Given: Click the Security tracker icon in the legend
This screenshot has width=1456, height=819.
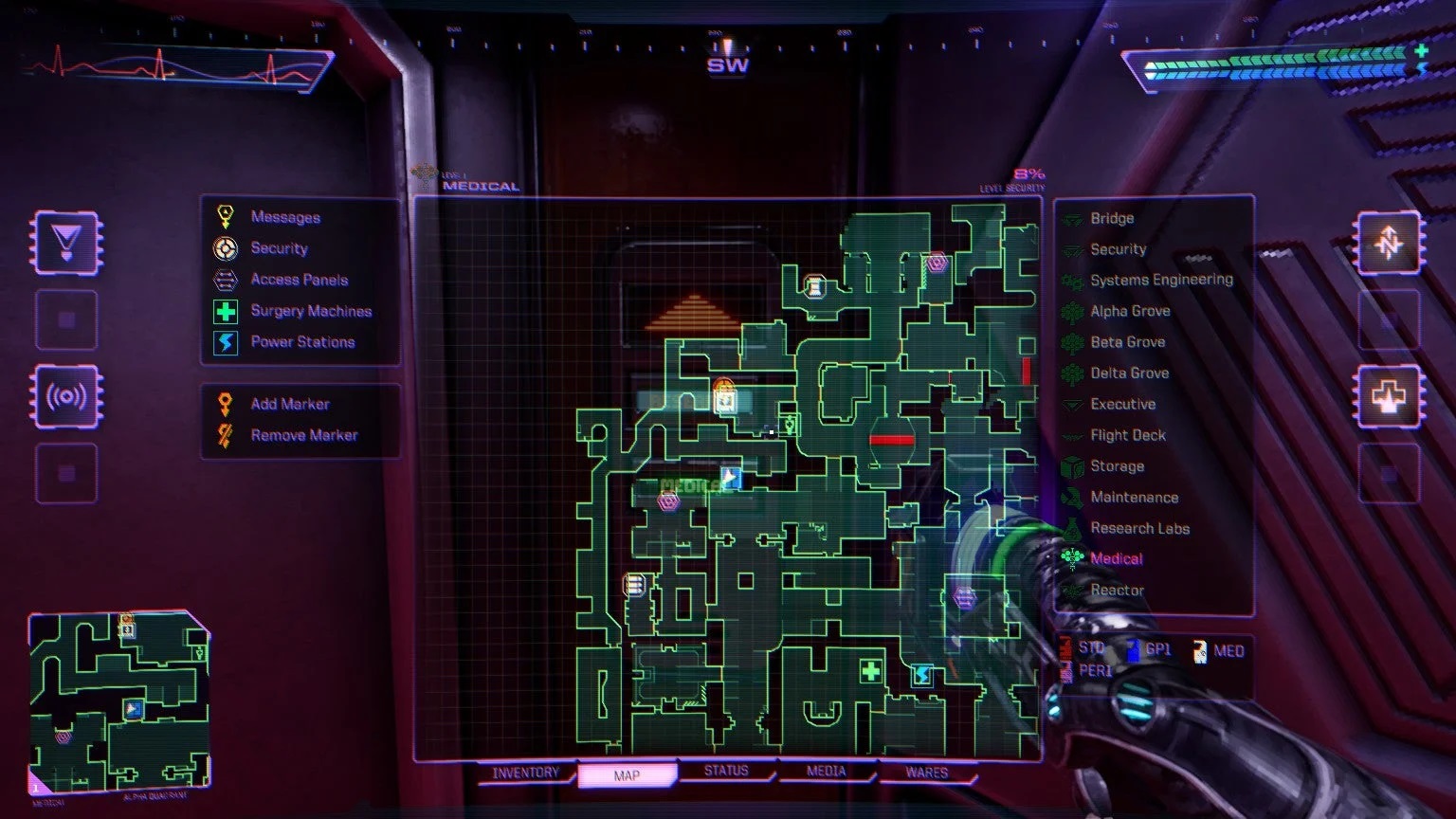Looking at the screenshot, I should click(x=225, y=248).
